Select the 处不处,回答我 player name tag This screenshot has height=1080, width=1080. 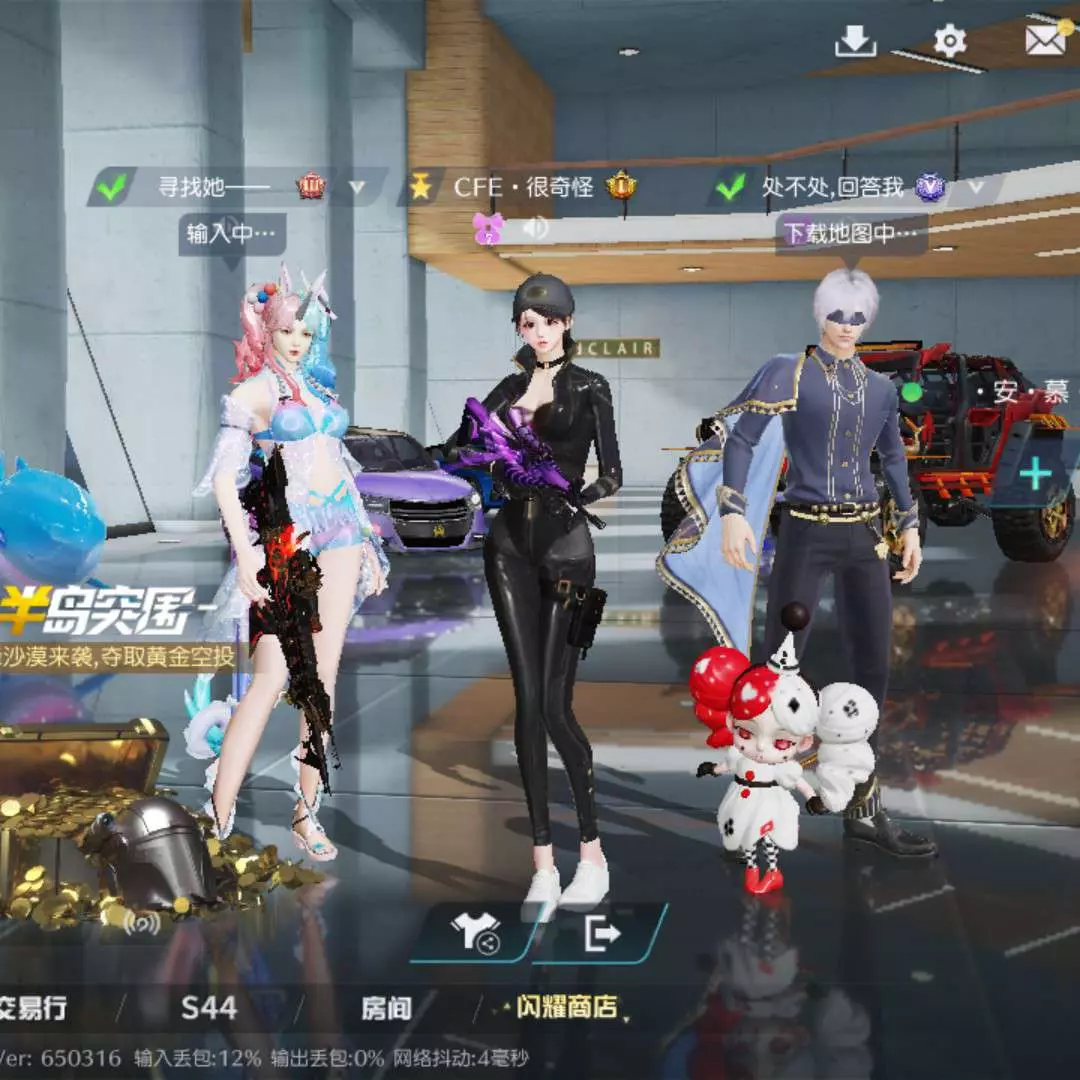832,186
